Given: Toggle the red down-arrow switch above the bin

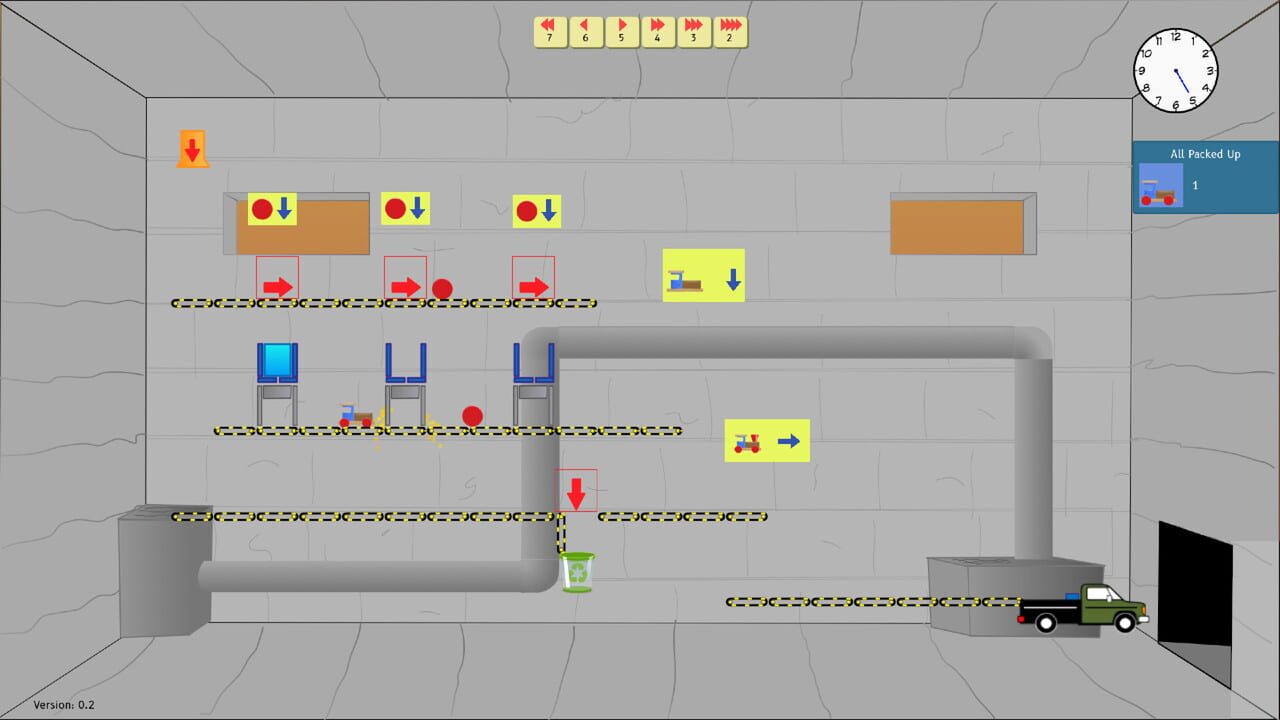Looking at the screenshot, I should pyautogui.click(x=577, y=490).
